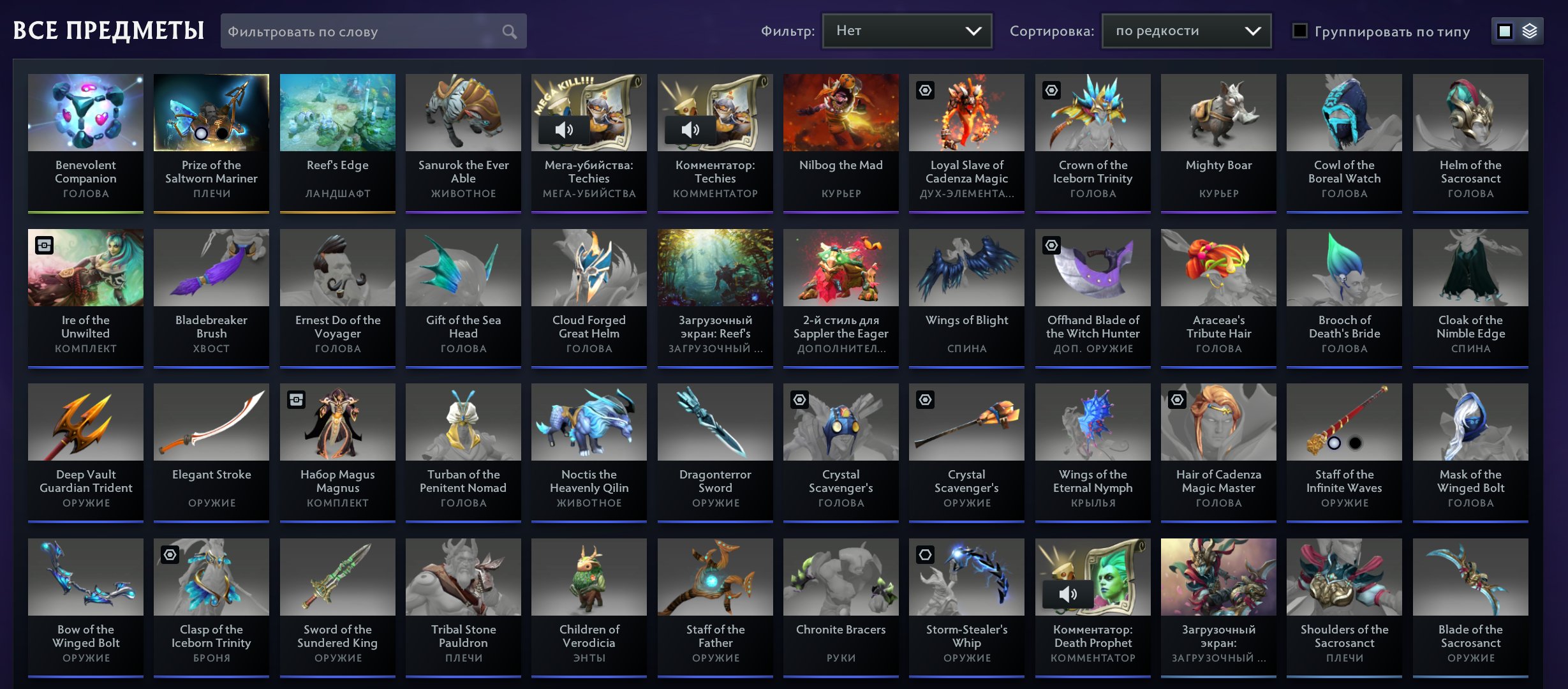The height and width of the screenshot is (689, 1568).
Task: Open the Сортировка по редкости dropdown
Action: [1185, 30]
